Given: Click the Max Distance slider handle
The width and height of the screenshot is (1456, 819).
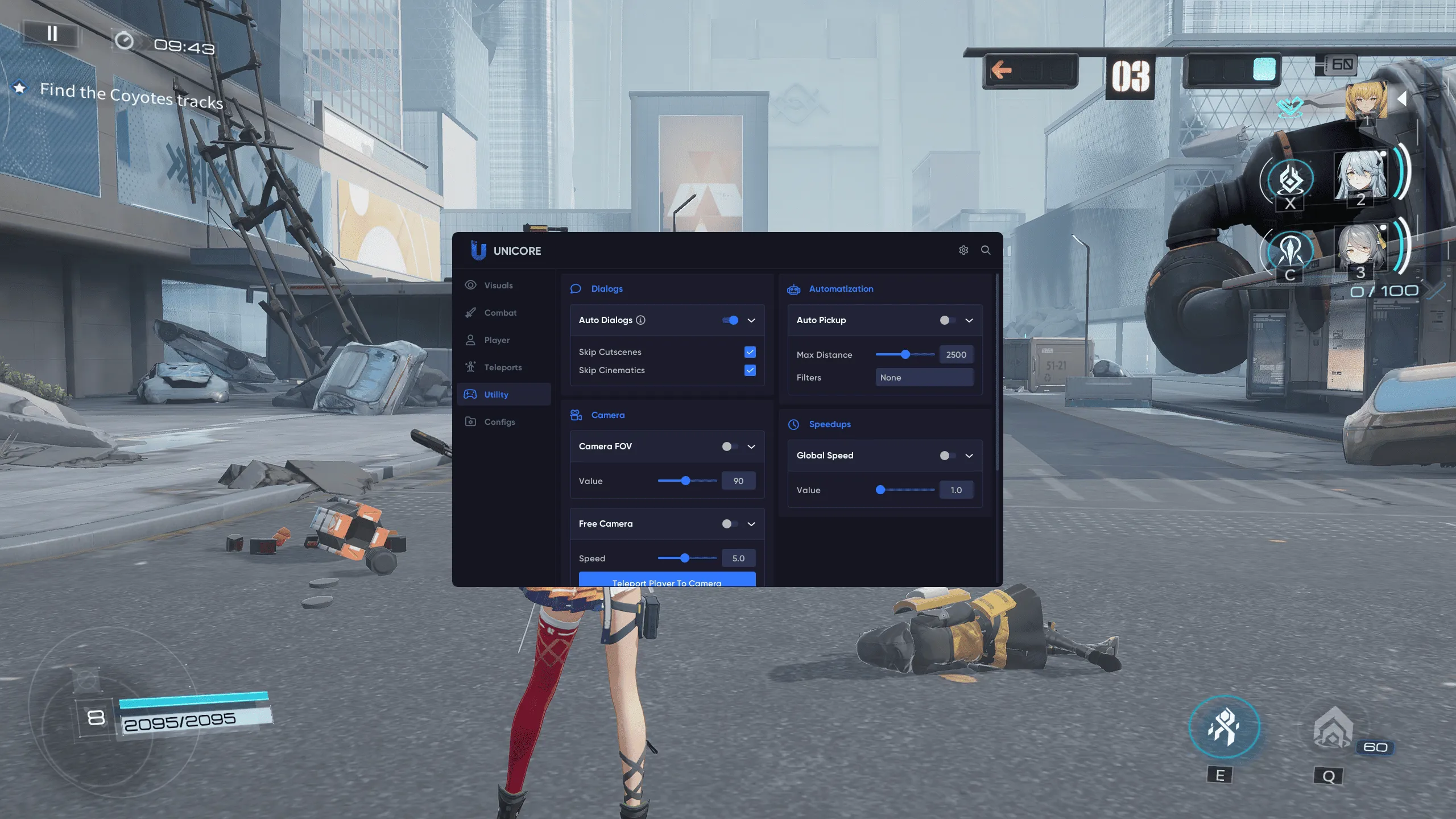Looking at the screenshot, I should pos(905,354).
